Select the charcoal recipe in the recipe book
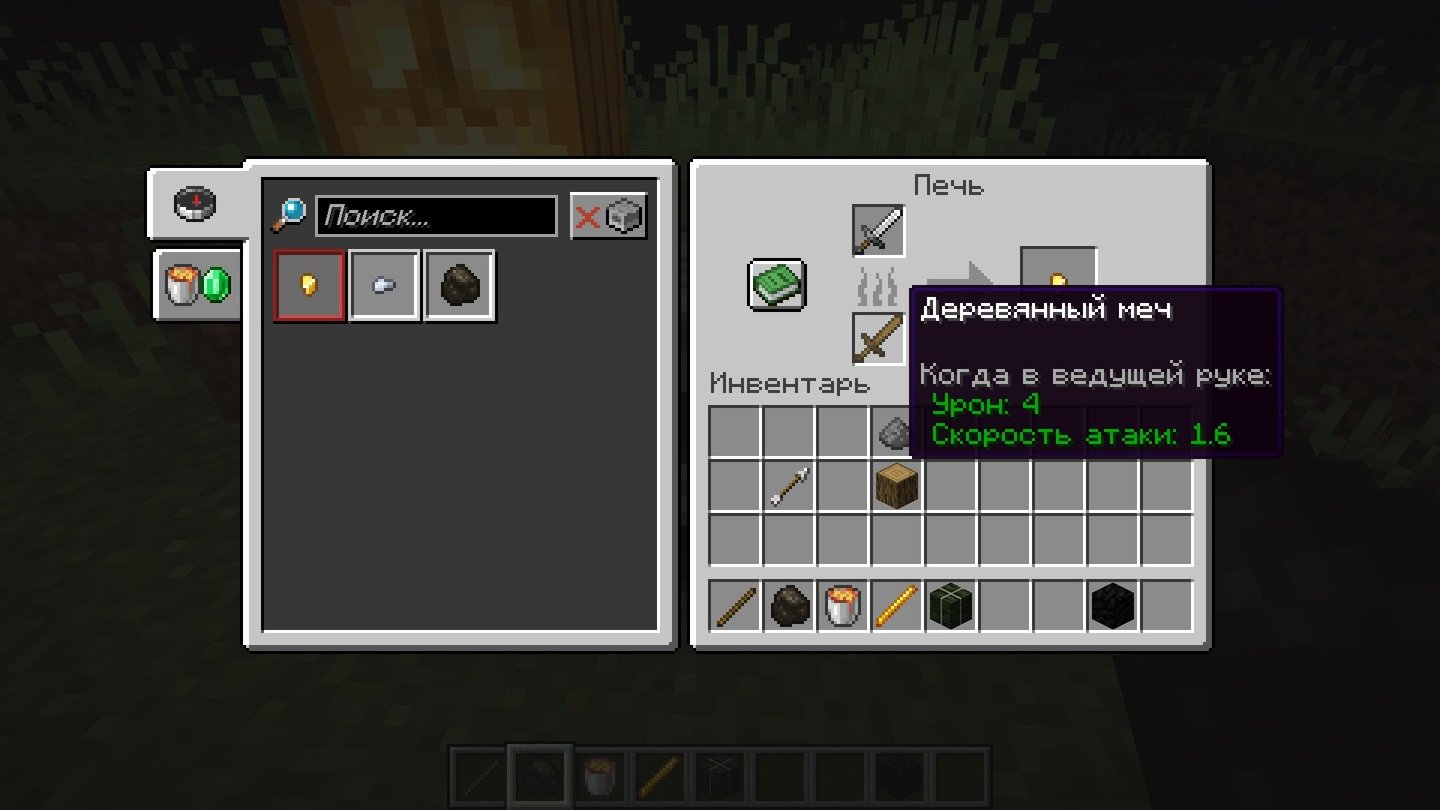This screenshot has width=1440, height=810. [459, 286]
